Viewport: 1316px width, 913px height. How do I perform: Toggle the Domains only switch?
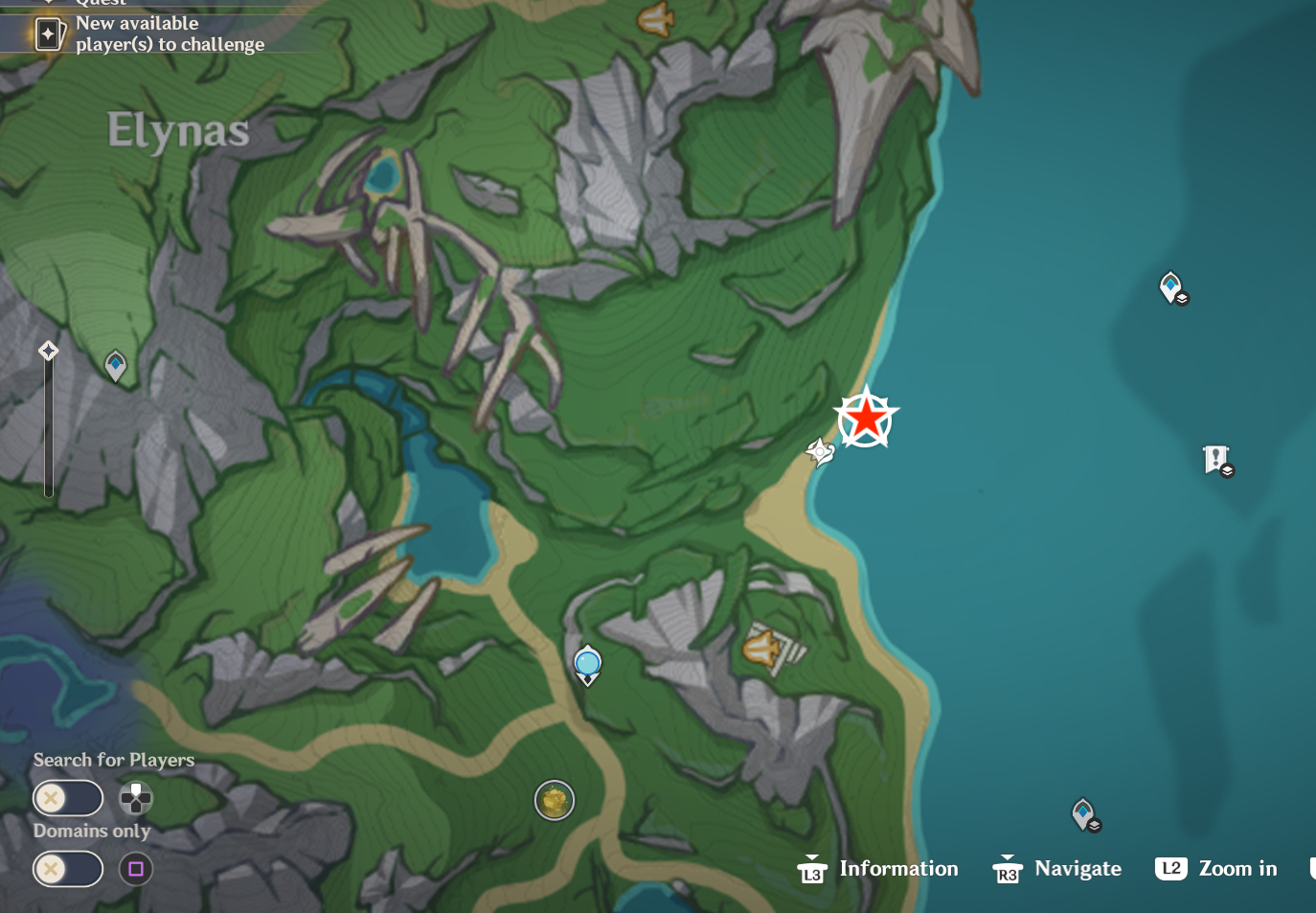(68, 869)
